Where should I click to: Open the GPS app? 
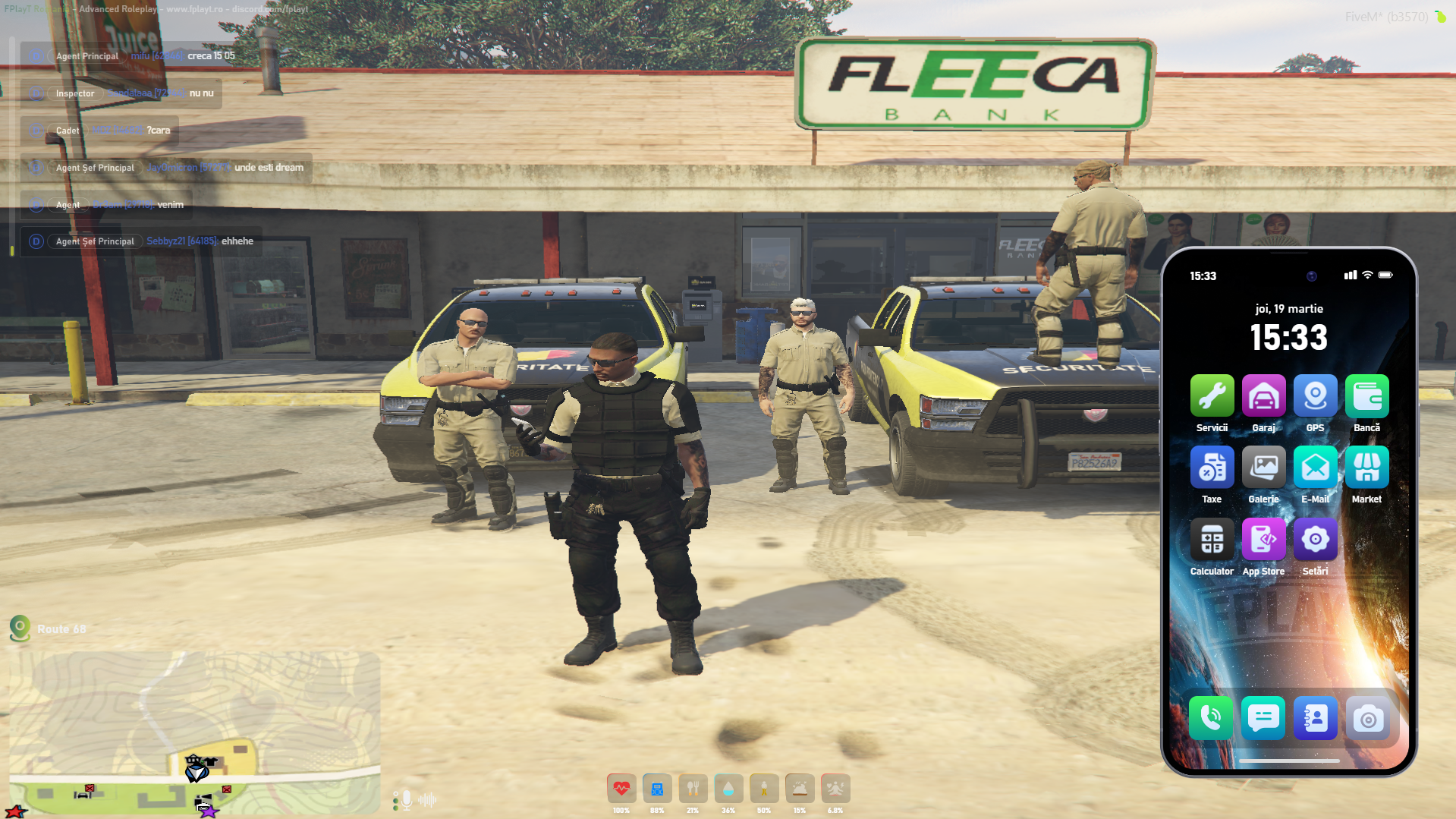1315,396
